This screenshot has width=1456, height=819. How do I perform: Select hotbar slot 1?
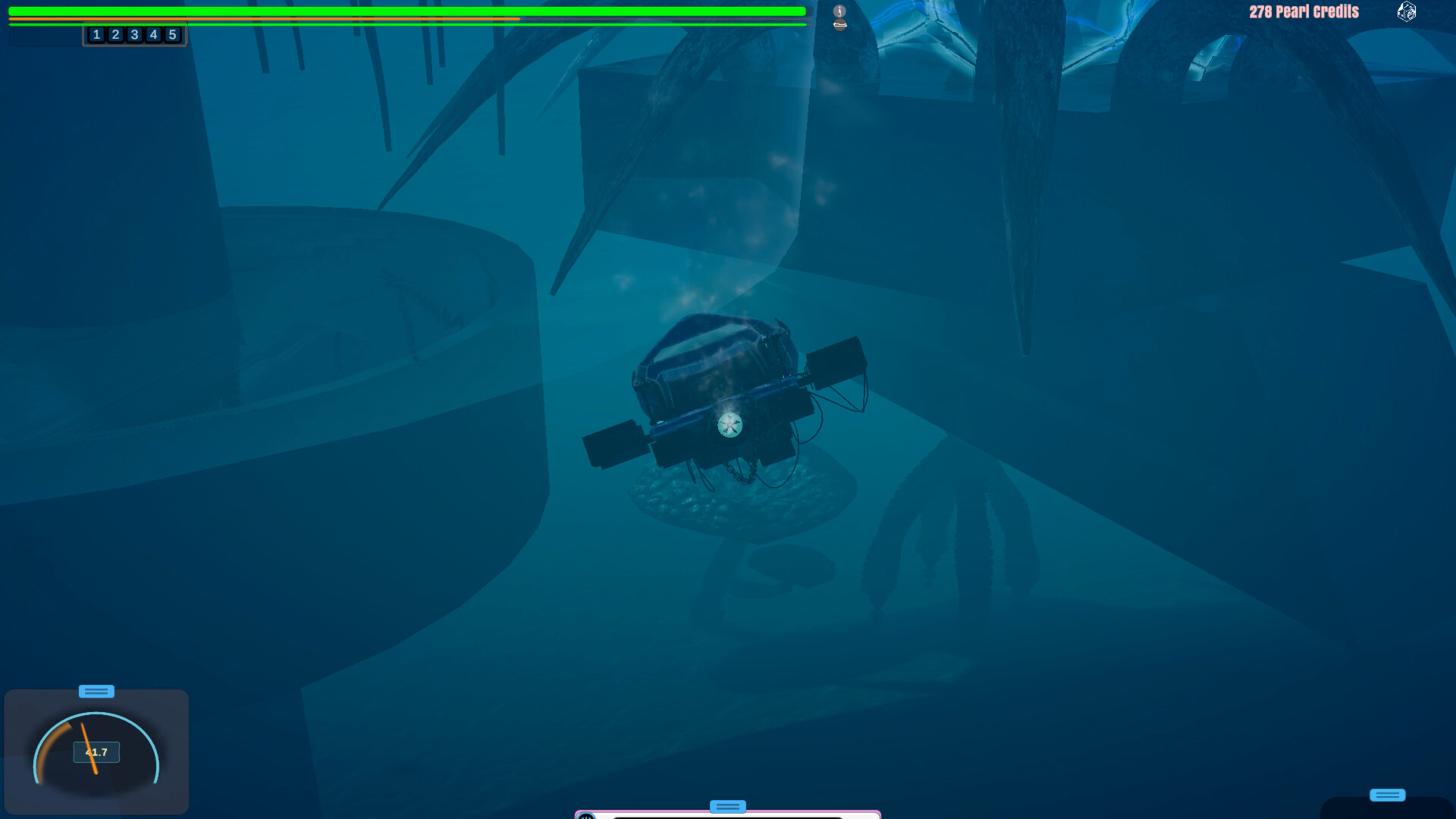coord(96,34)
